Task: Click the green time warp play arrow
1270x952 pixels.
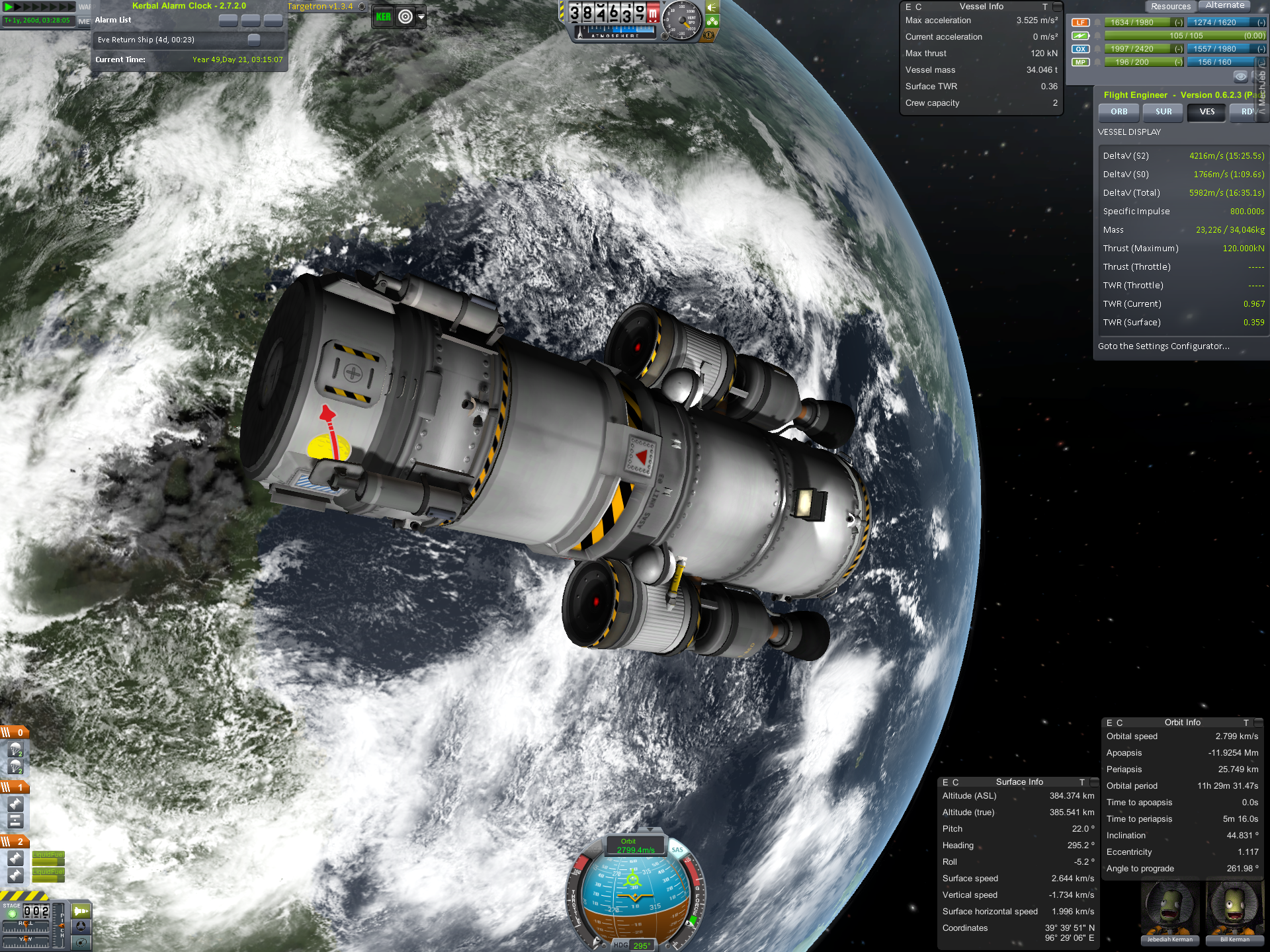Action: [9, 7]
